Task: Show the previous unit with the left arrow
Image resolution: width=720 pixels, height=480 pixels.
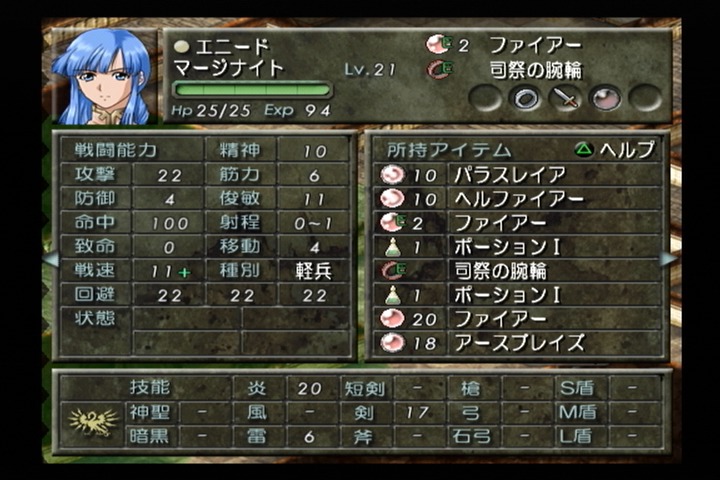Action: pyautogui.click(x=50, y=259)
